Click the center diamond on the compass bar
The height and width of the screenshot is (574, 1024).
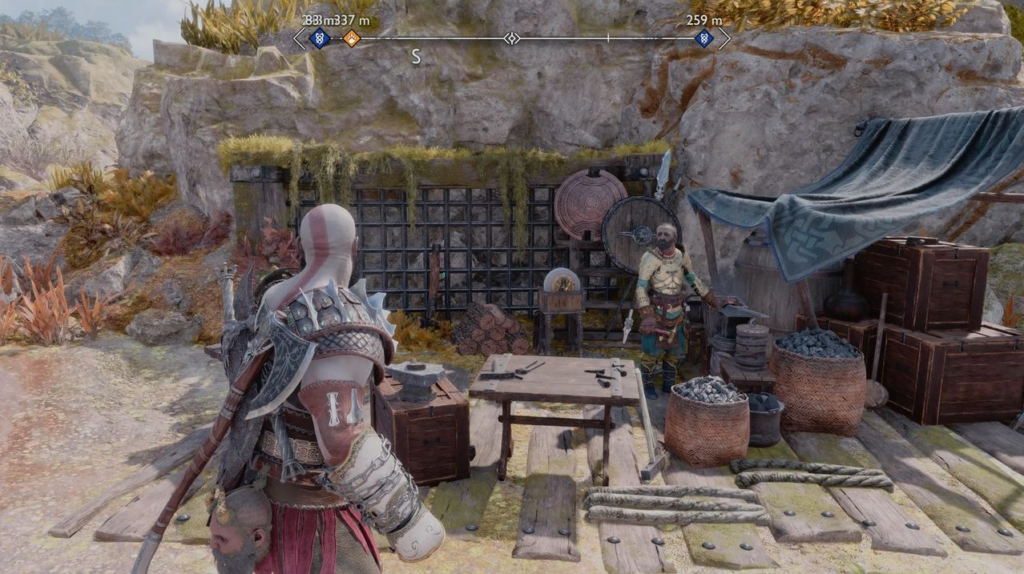point(511,39)
